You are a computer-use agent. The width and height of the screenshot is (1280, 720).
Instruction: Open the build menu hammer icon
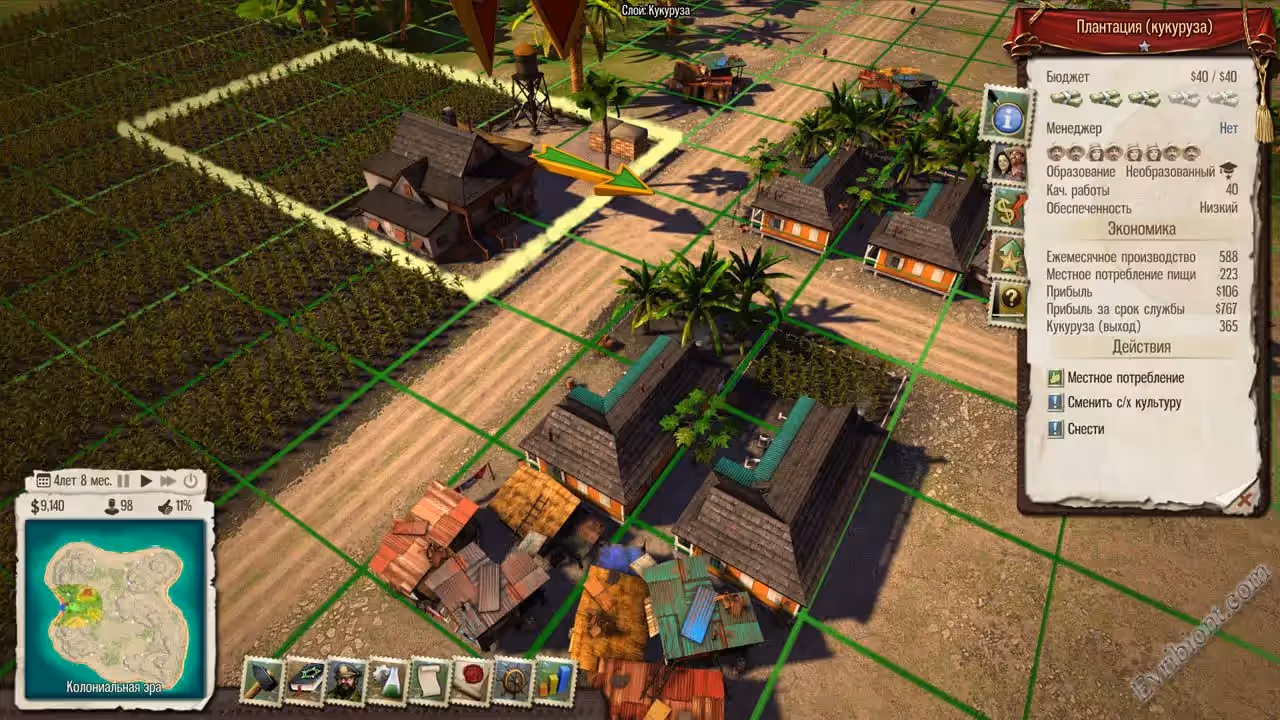pyautogui.click(x=262, y=681)
